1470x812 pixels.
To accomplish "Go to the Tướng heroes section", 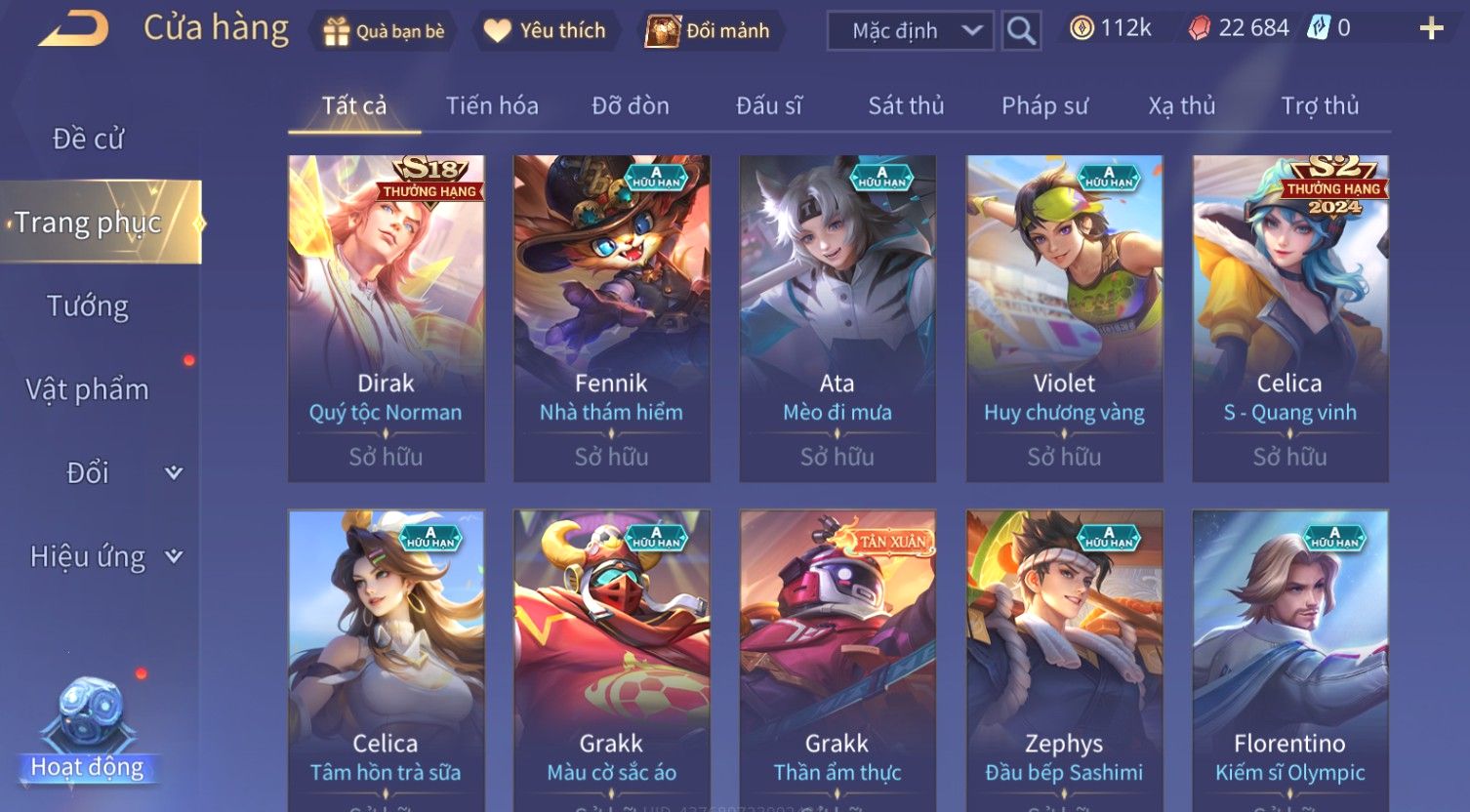I will 88,306.
